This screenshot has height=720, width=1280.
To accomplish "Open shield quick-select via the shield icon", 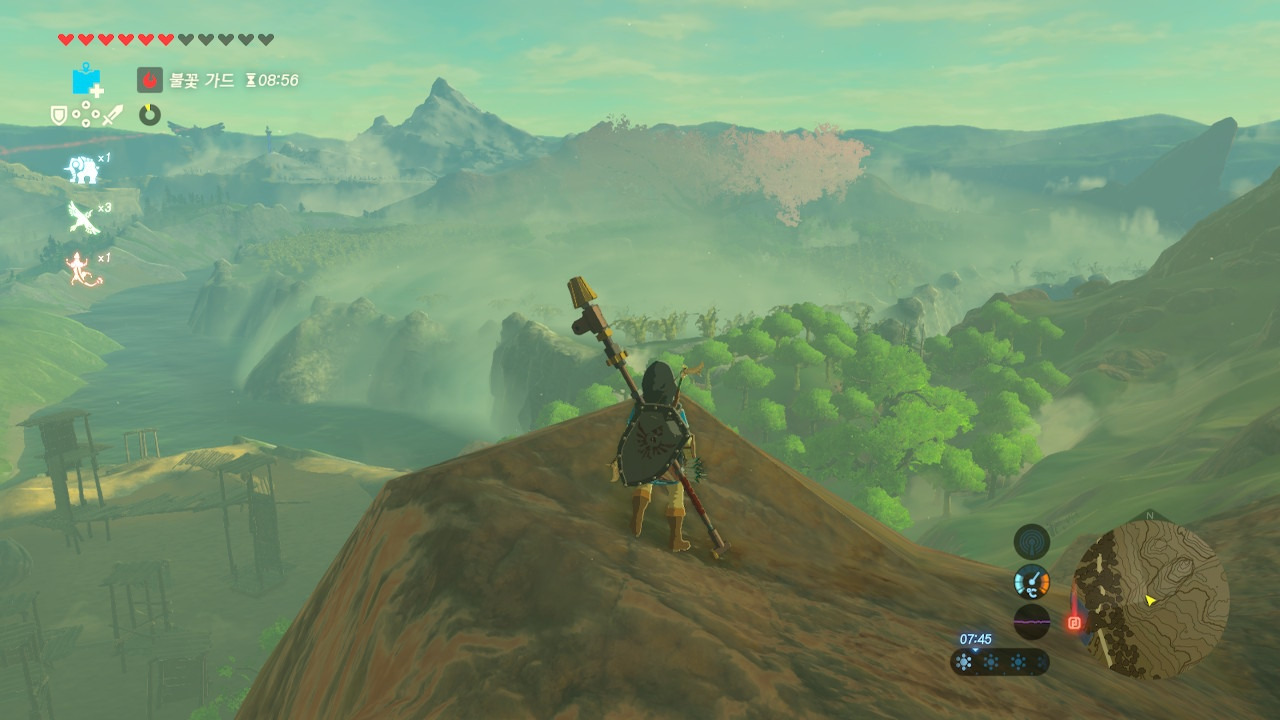I will (59, 116).
